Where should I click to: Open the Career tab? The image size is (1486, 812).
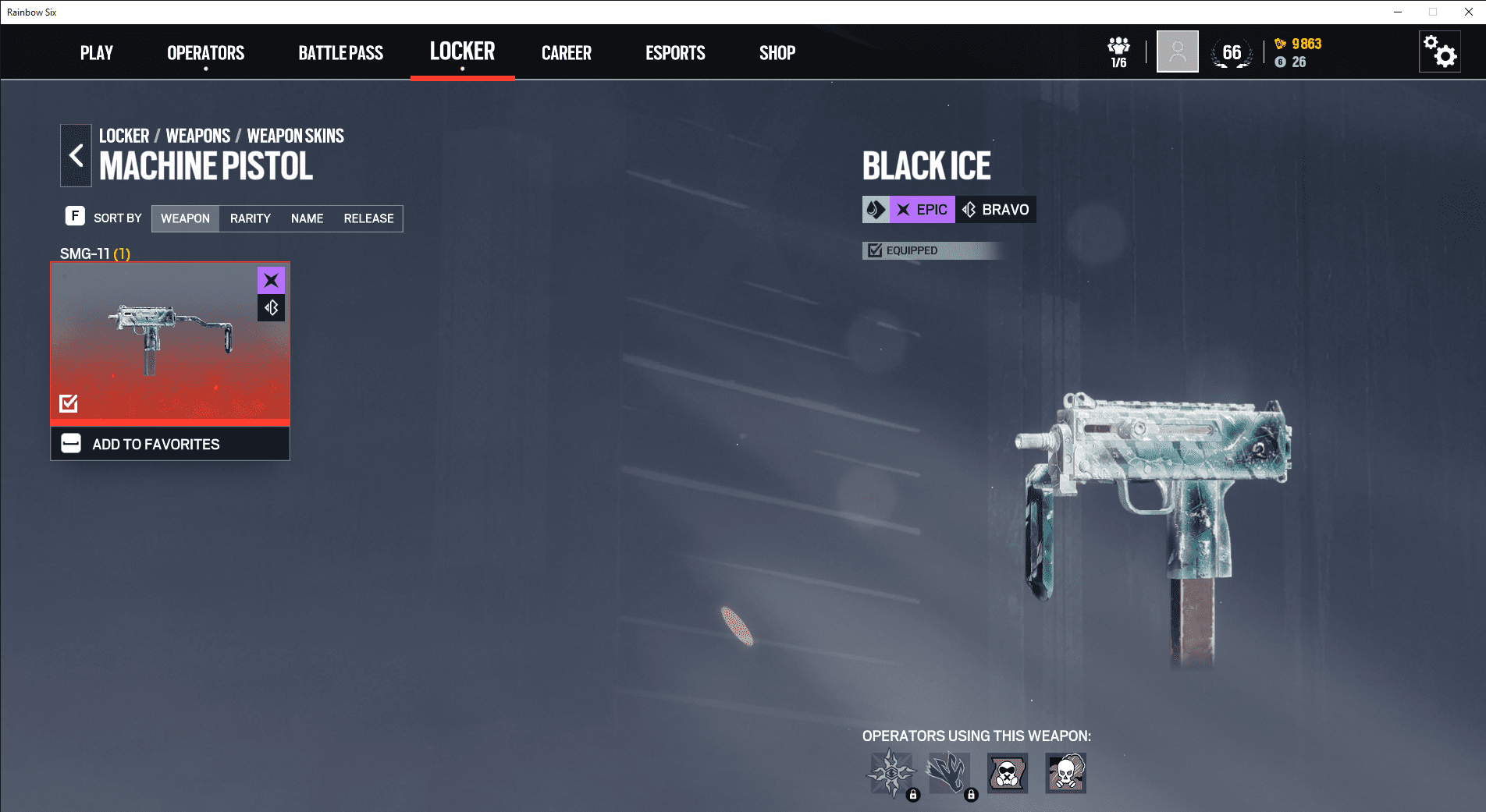pos(567,53)
